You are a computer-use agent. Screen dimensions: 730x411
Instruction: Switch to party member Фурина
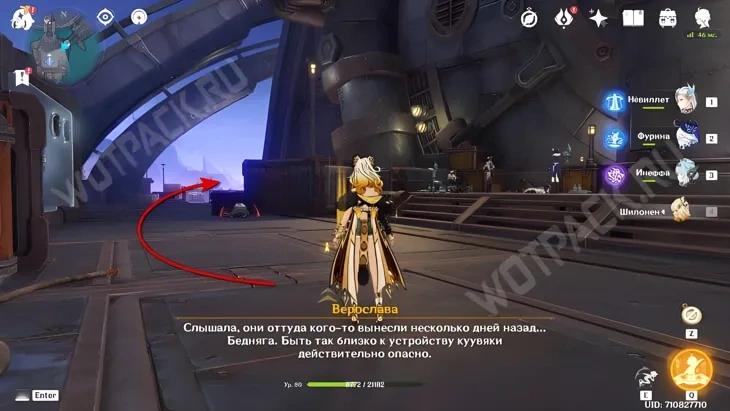(685, 137)
